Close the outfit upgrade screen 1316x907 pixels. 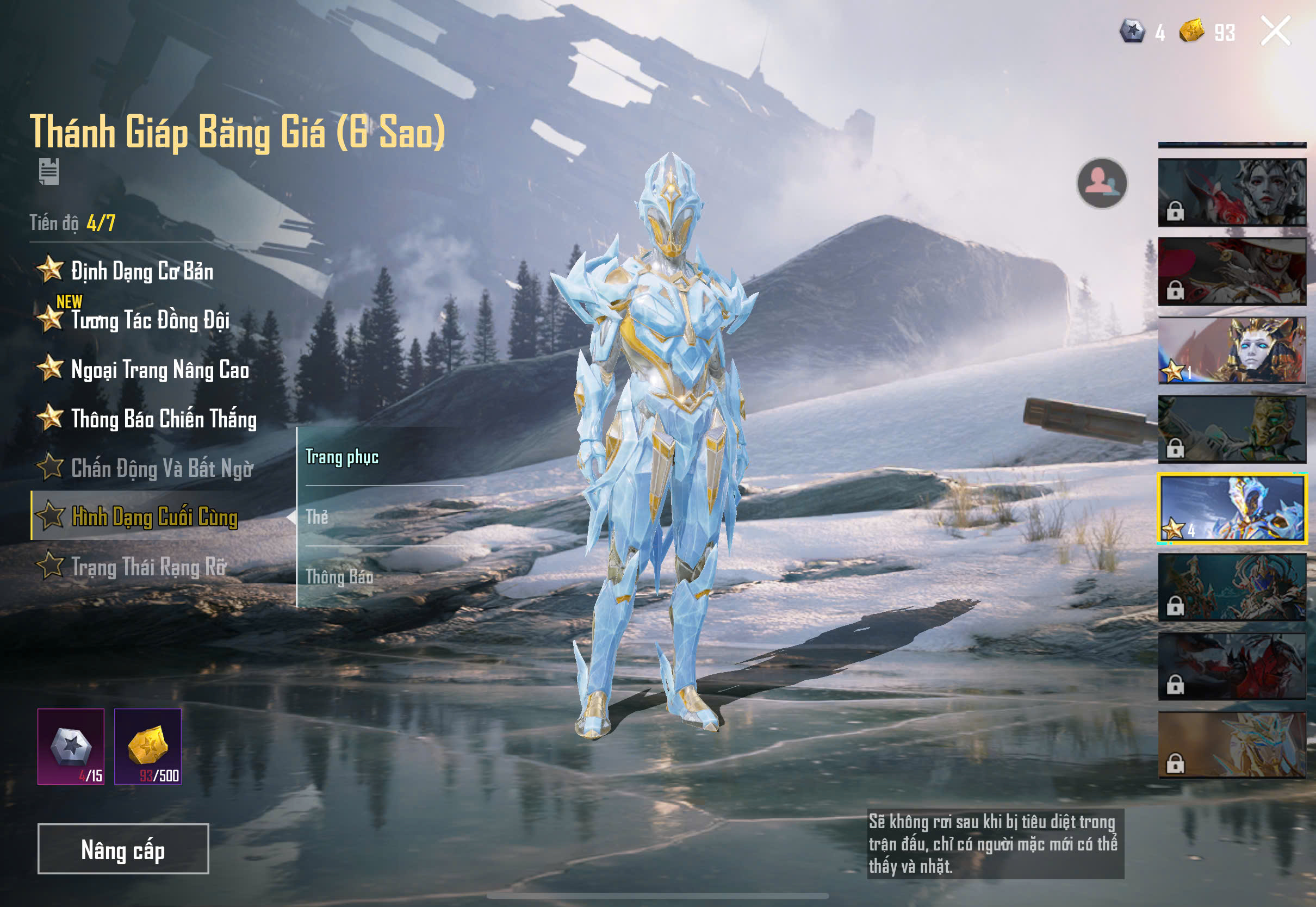pos(1275,30)
